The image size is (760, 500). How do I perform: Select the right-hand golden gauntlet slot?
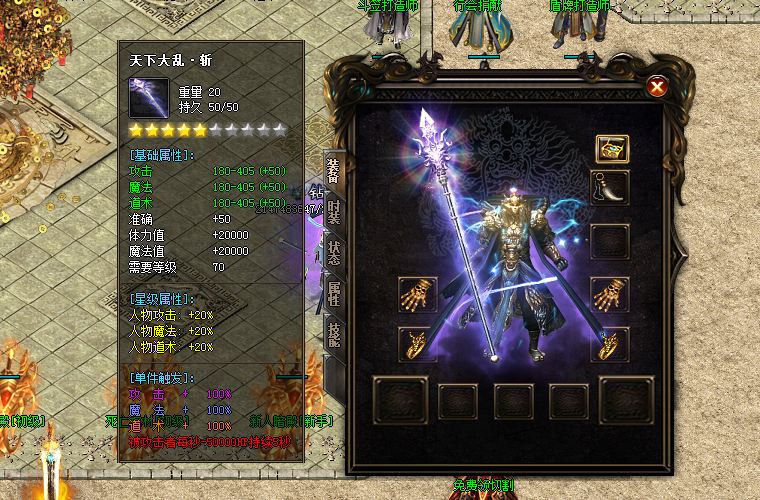pos(610,294)
